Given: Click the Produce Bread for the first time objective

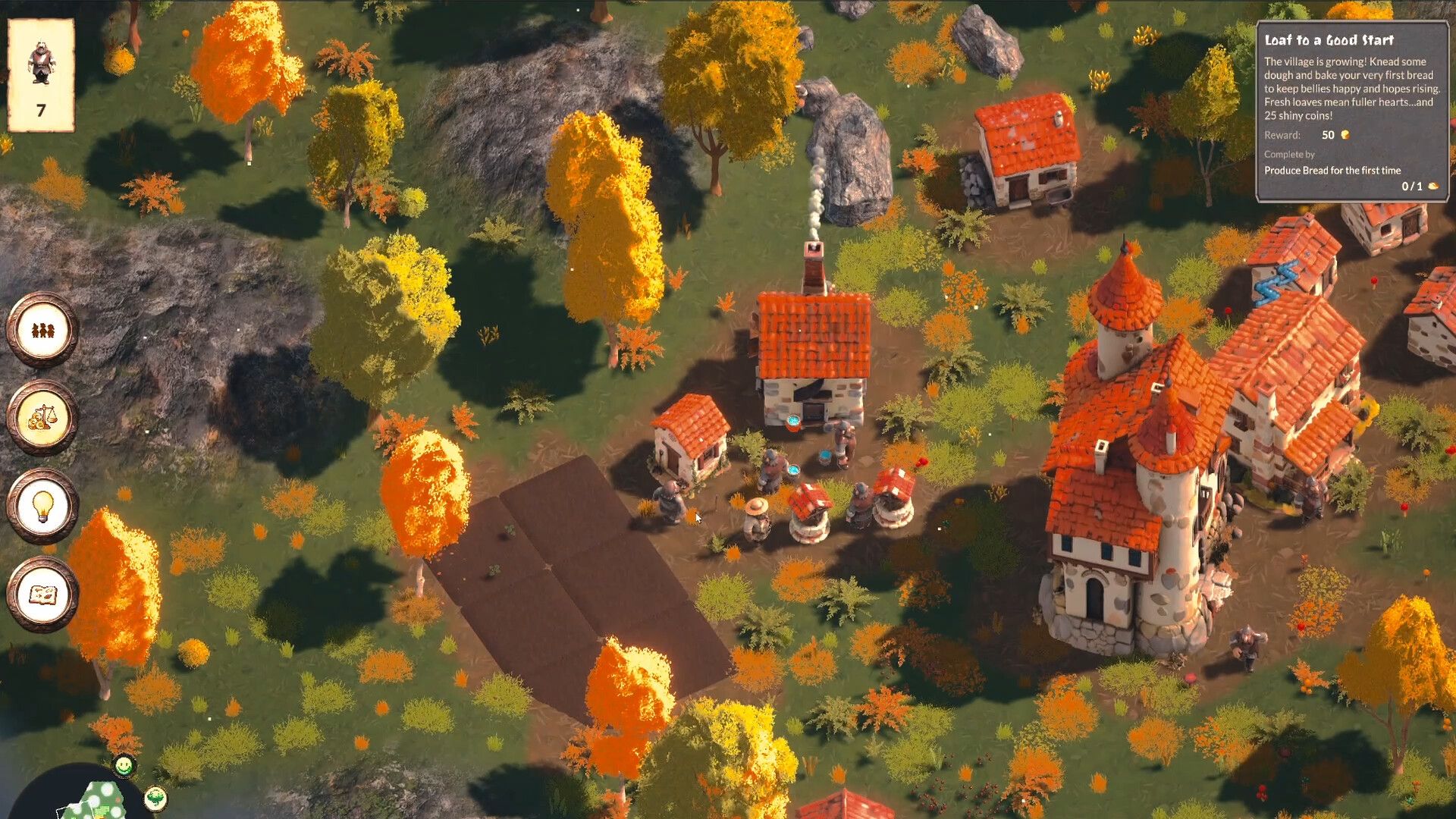Looking at the screenshot, I should click(x=1332, y=171).
